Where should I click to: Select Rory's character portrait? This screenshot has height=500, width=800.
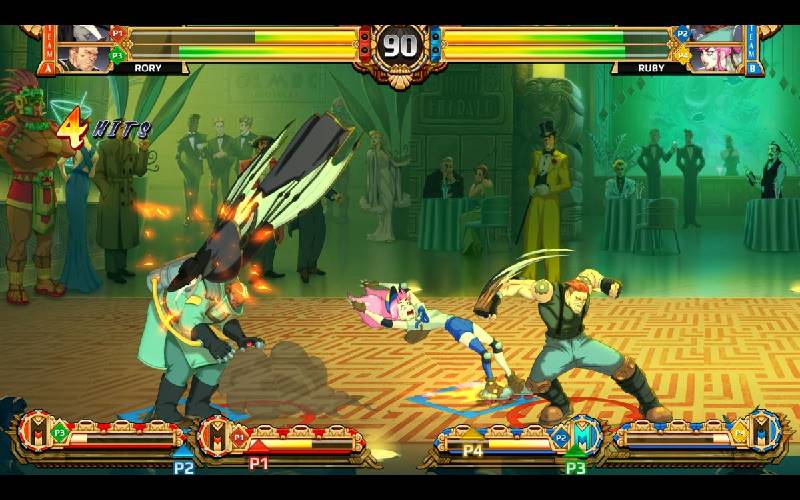[x=84, y=47]
